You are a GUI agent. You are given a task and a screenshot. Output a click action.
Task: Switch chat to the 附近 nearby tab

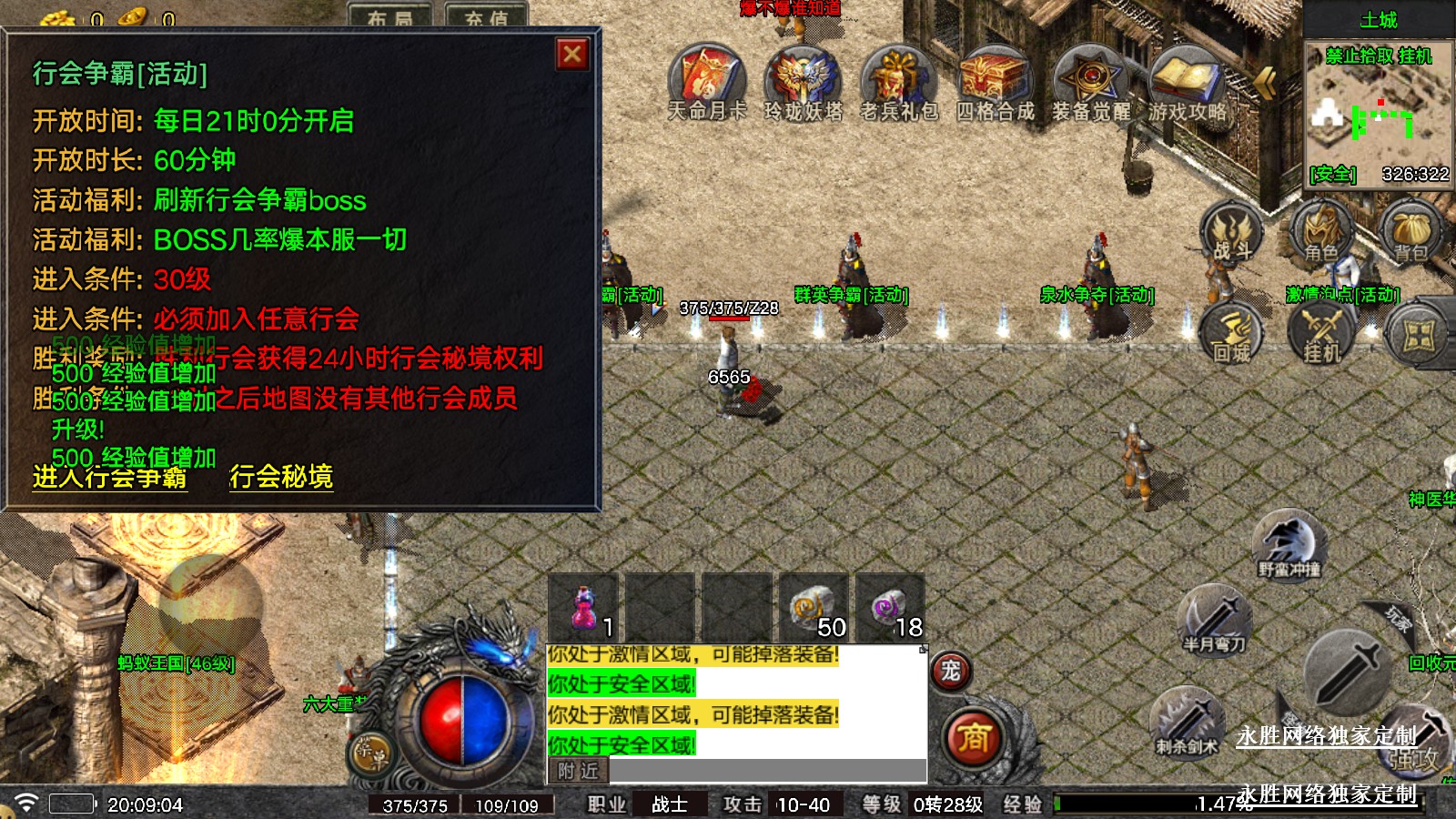tap(579, 771)
